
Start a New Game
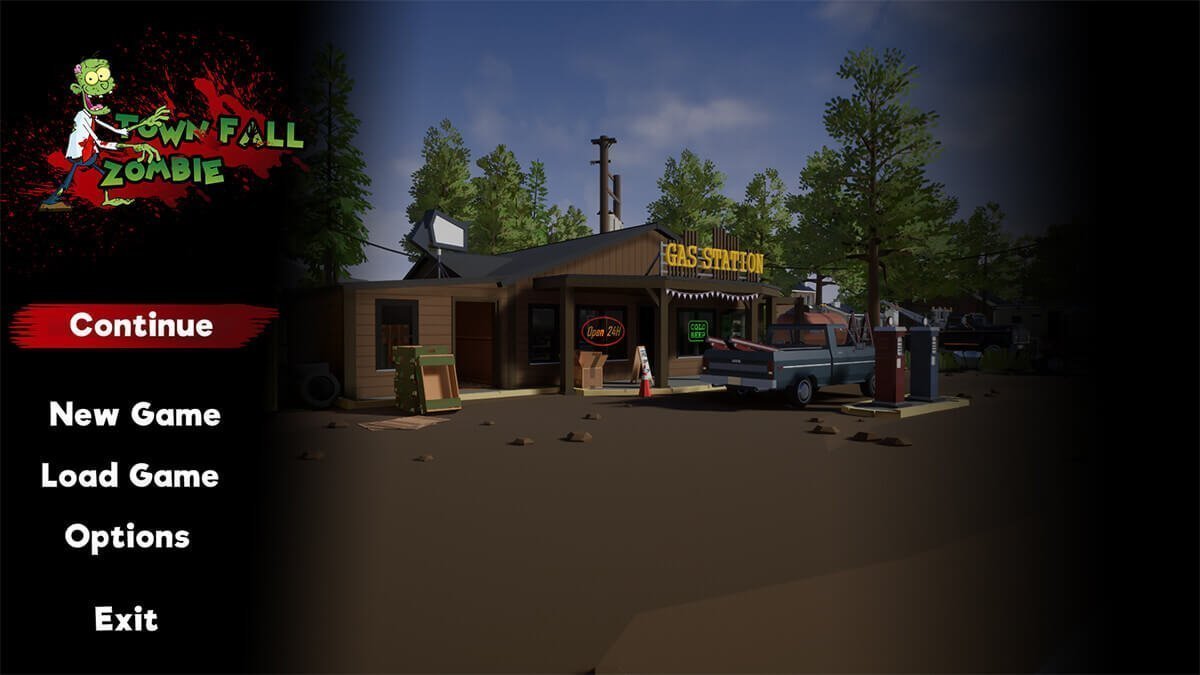135,414
